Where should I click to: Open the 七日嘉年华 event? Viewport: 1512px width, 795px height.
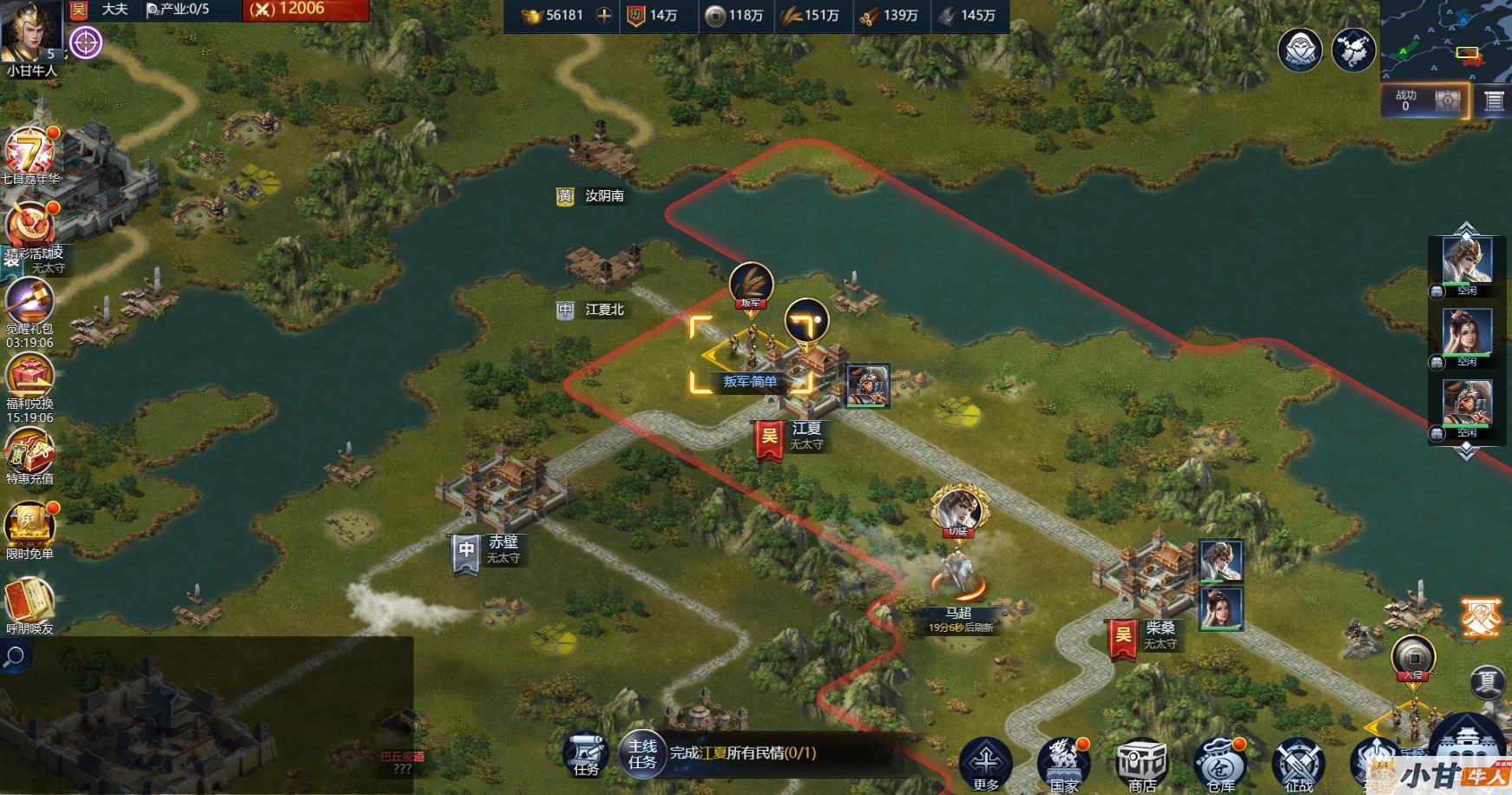30,154
